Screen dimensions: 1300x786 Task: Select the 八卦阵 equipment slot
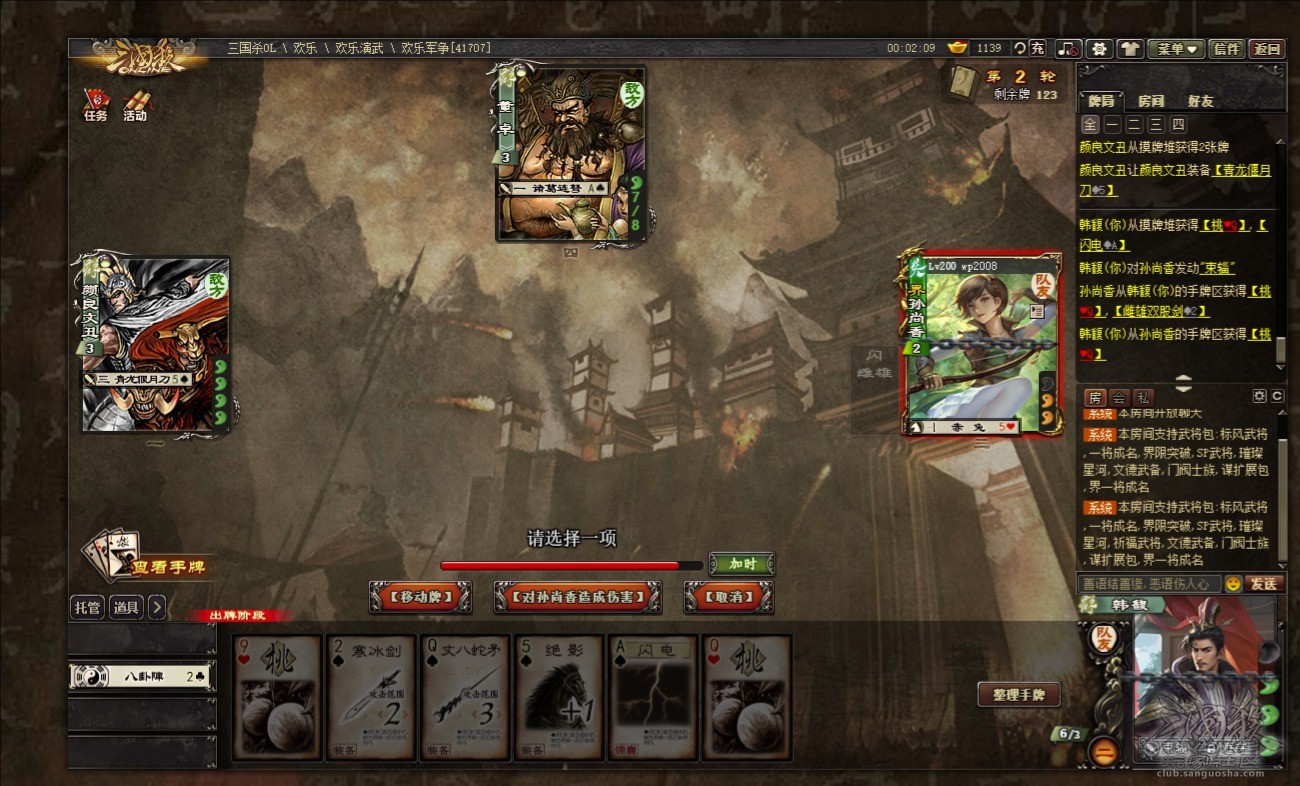[x=142, y=676]
